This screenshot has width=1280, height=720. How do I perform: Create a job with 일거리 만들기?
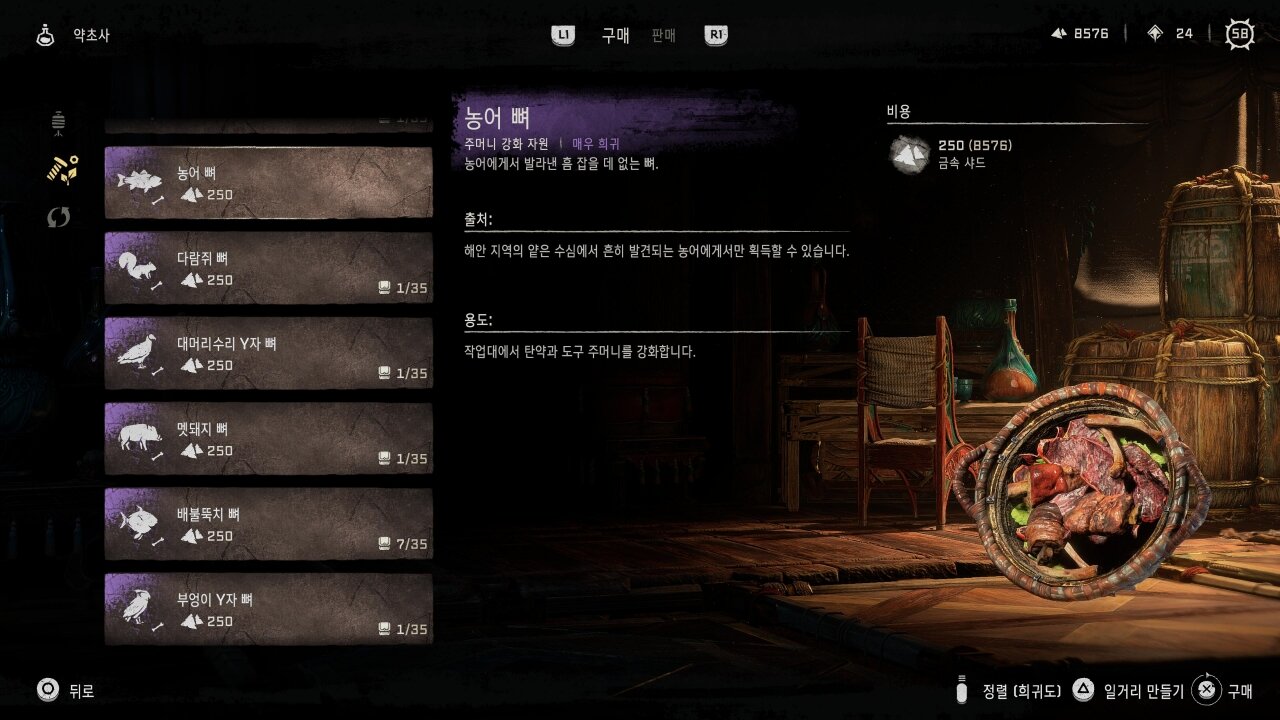[1130, 690]
